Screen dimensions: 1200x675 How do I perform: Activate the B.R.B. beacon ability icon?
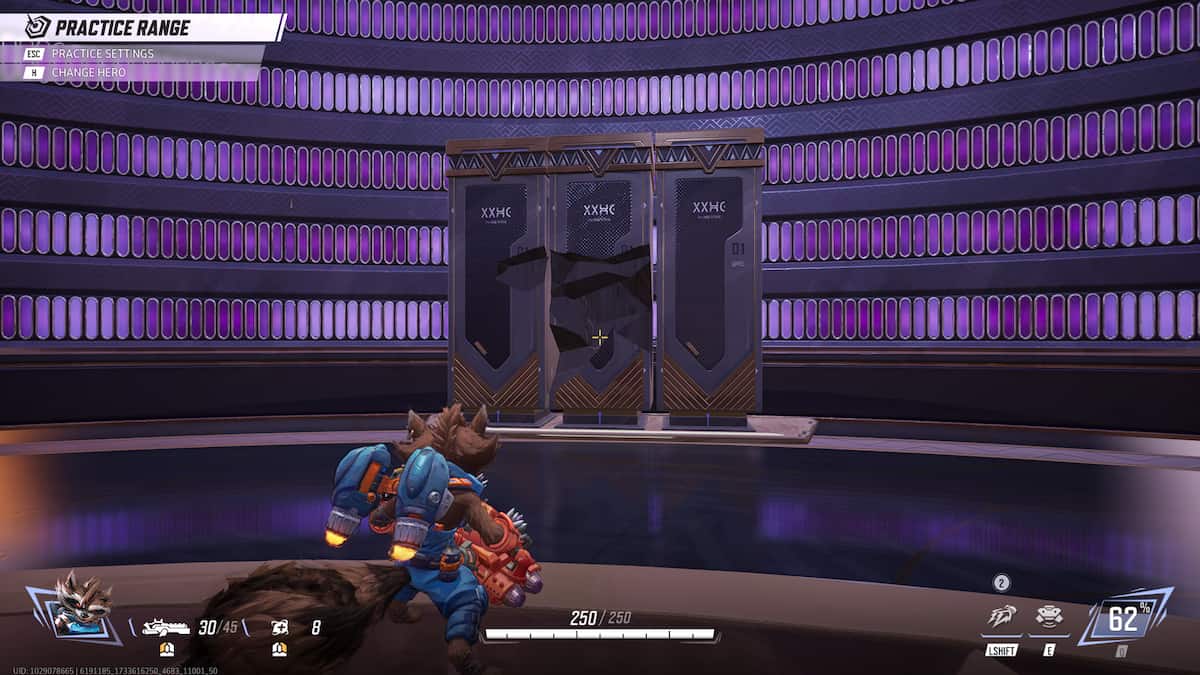coord(1049,616)
